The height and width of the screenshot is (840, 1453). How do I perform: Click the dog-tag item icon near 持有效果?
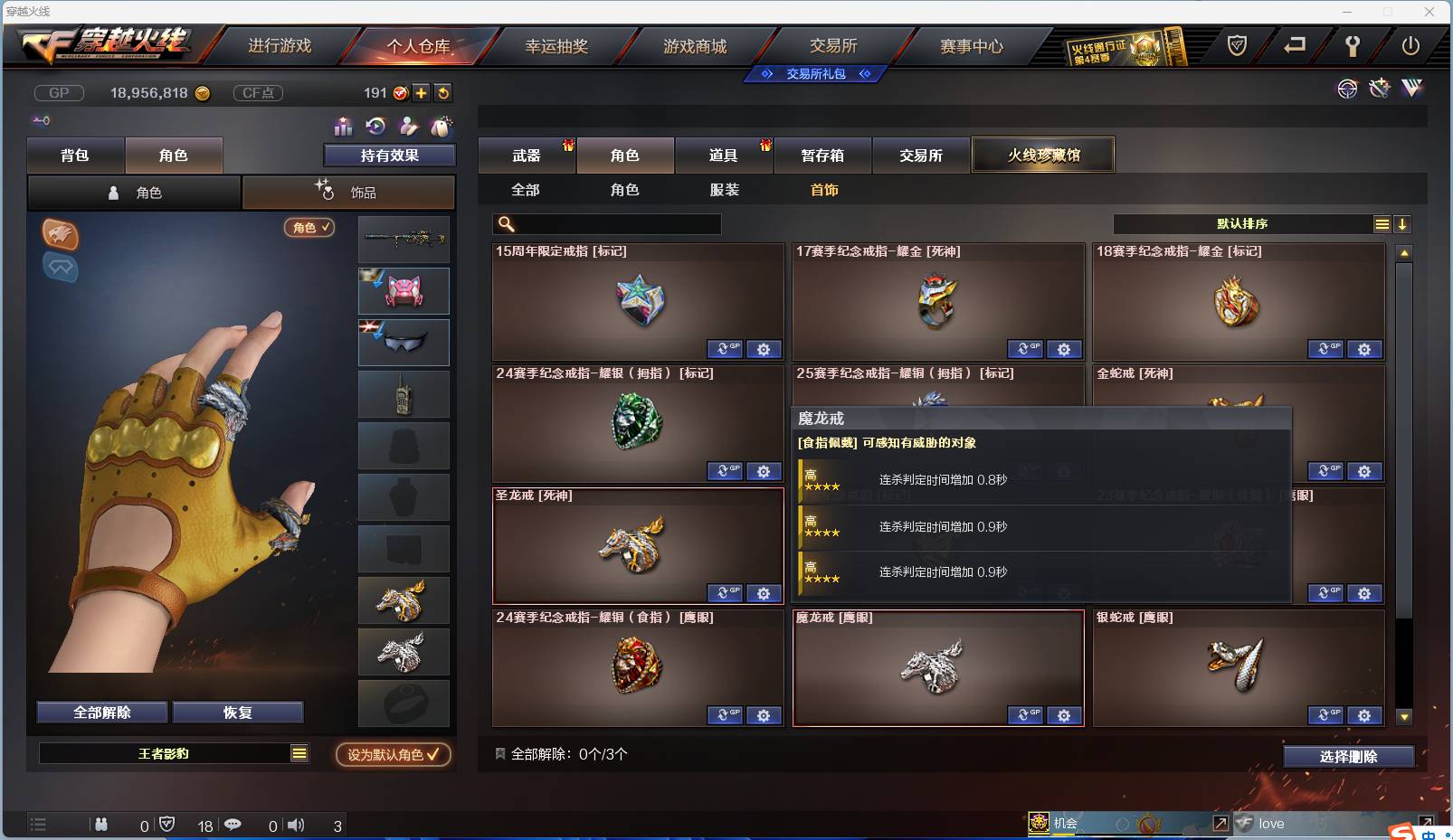point(441,127)
